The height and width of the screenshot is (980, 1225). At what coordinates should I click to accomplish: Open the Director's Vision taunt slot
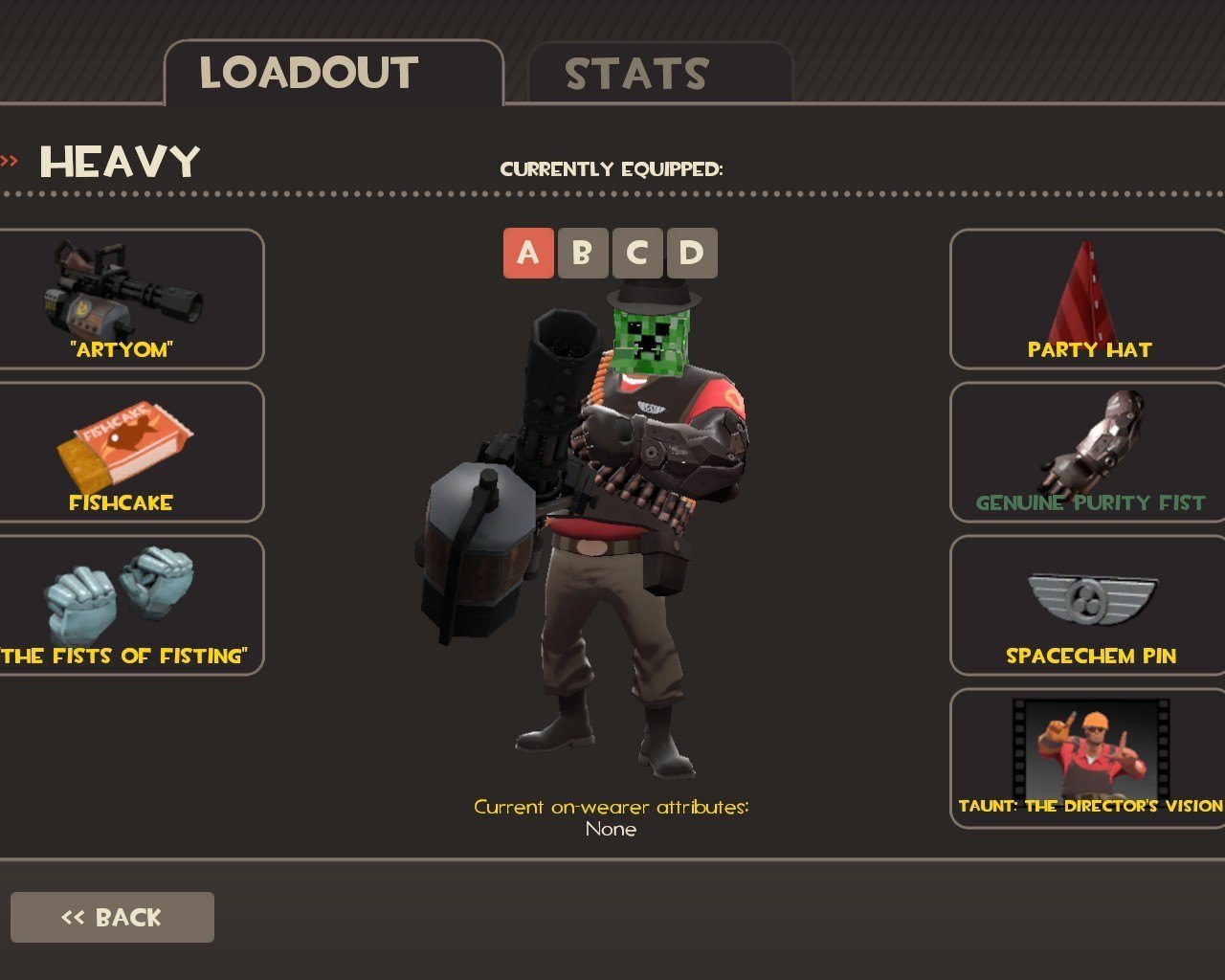pyautogui.click(x=1089, y=758)
